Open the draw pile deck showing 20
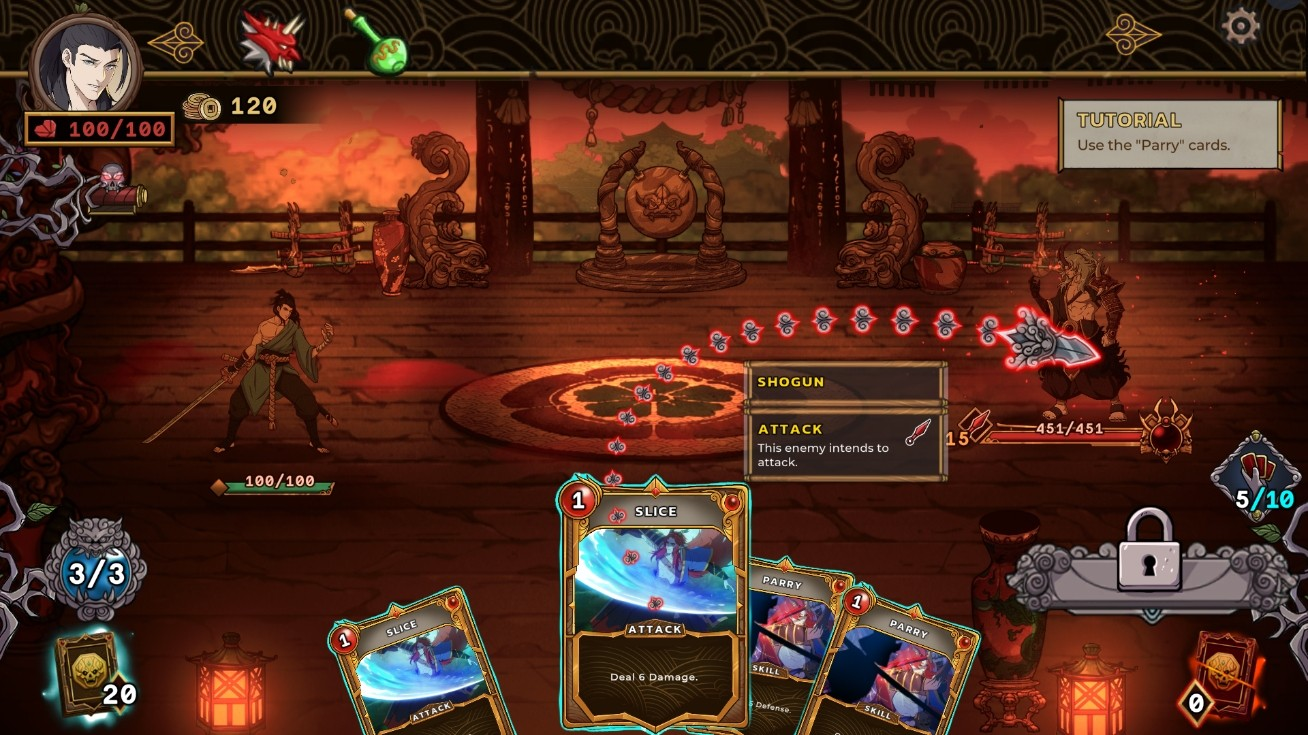This screenshot has width=1308, height=735. coord(85,672)
